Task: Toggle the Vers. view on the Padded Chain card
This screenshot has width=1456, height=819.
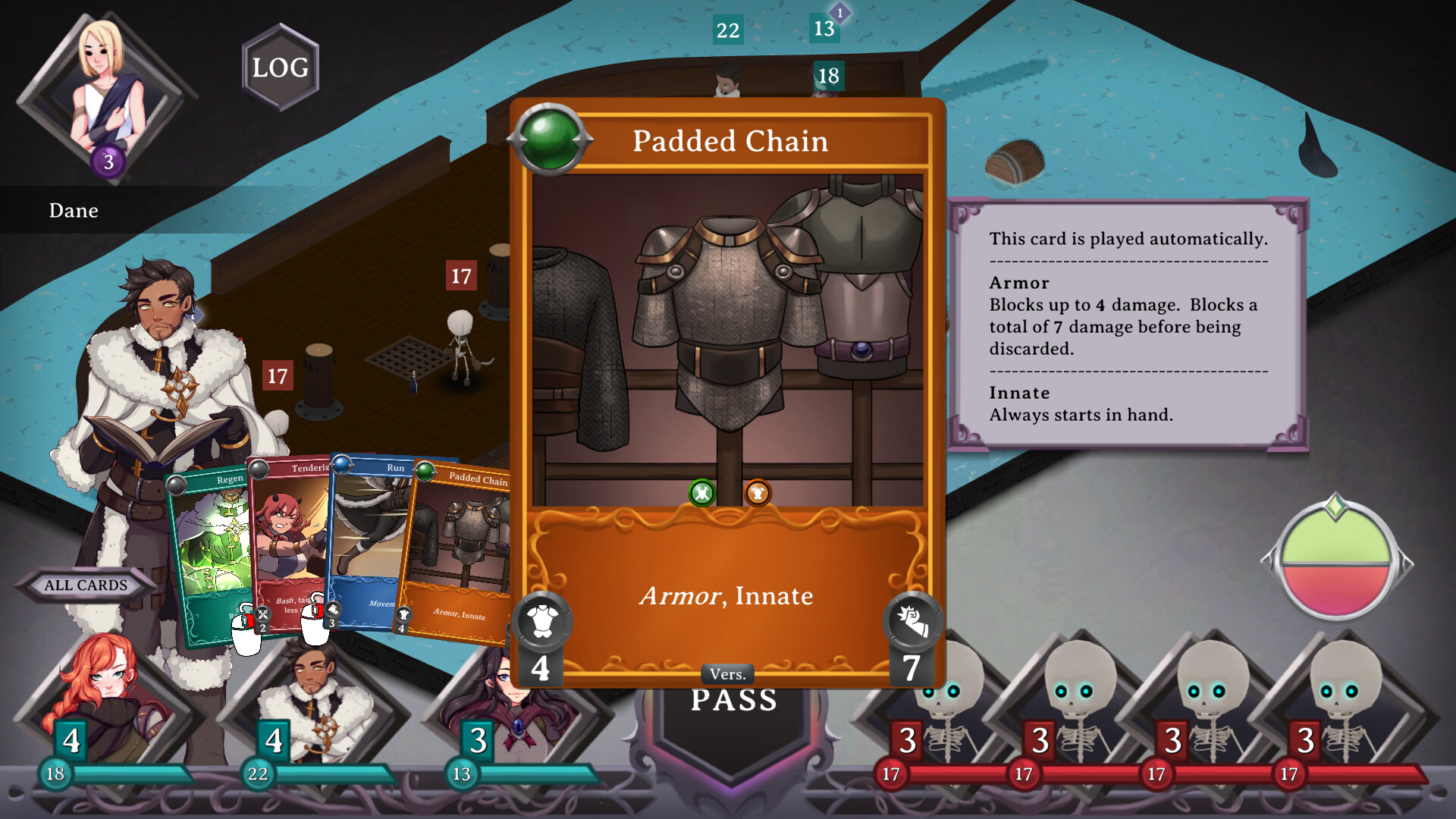Action: point(727,673)
